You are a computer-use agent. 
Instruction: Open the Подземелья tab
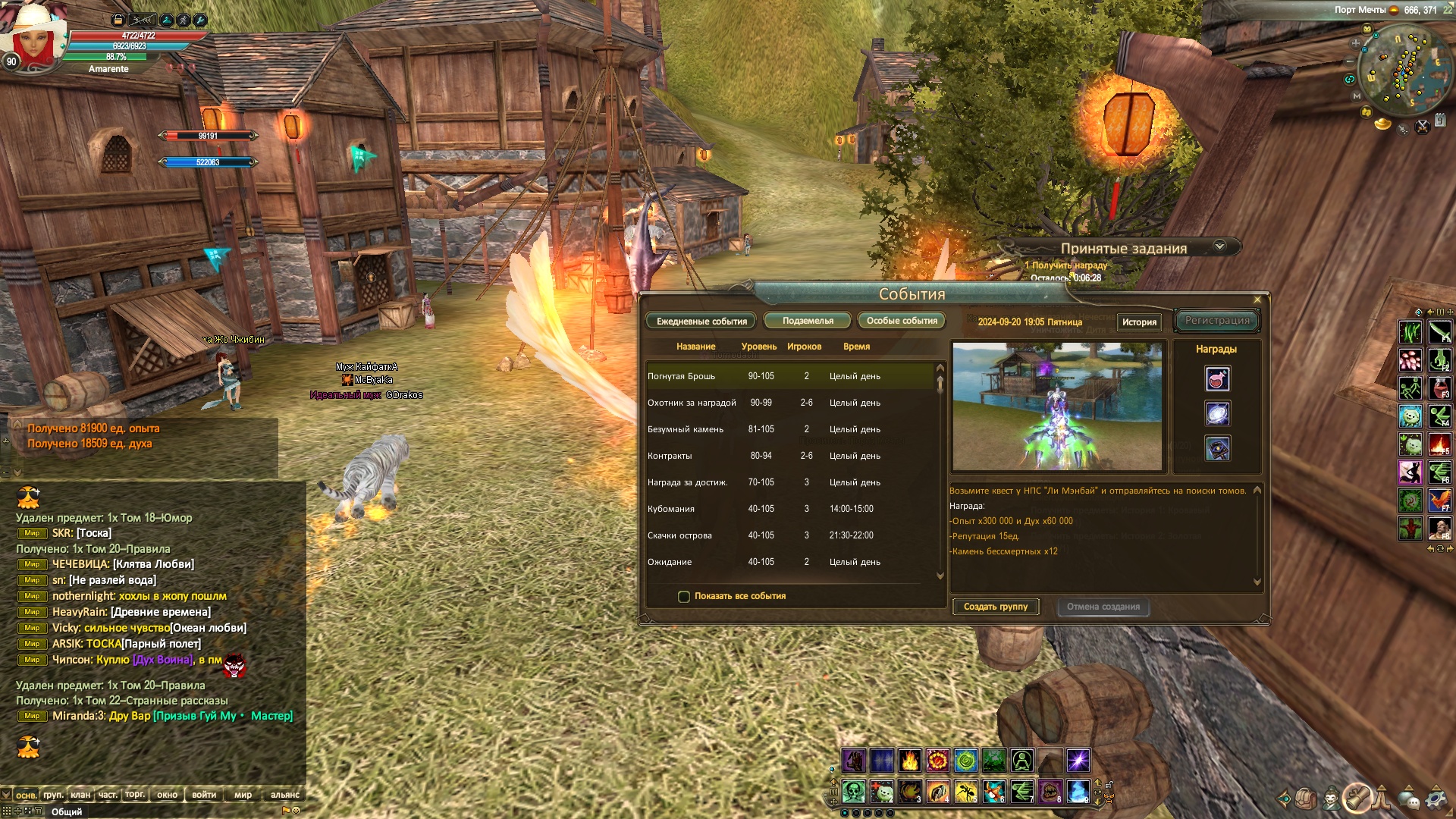(x=808, y=321)
